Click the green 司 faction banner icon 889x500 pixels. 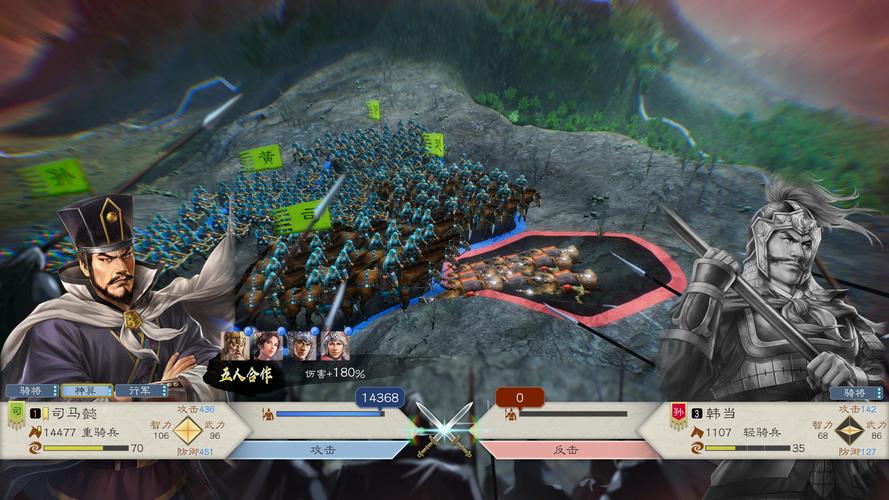14,412
